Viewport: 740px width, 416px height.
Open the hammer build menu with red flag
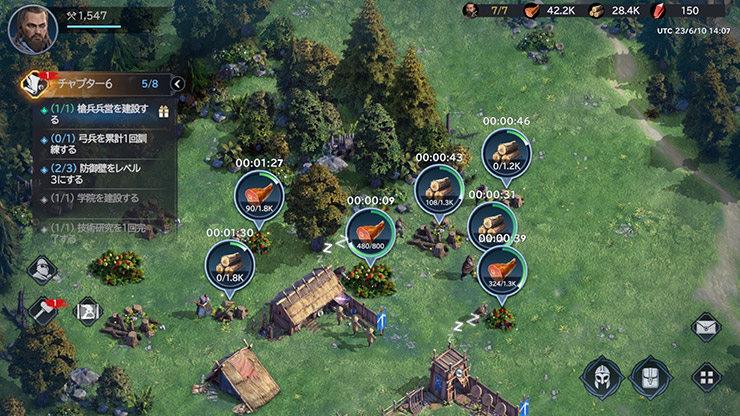42,311
